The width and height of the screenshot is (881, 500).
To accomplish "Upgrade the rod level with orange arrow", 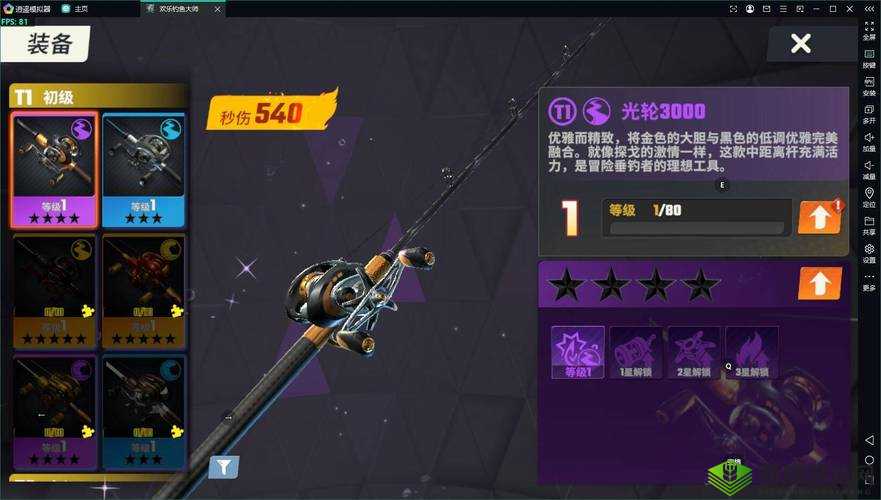I will [819, 217].
